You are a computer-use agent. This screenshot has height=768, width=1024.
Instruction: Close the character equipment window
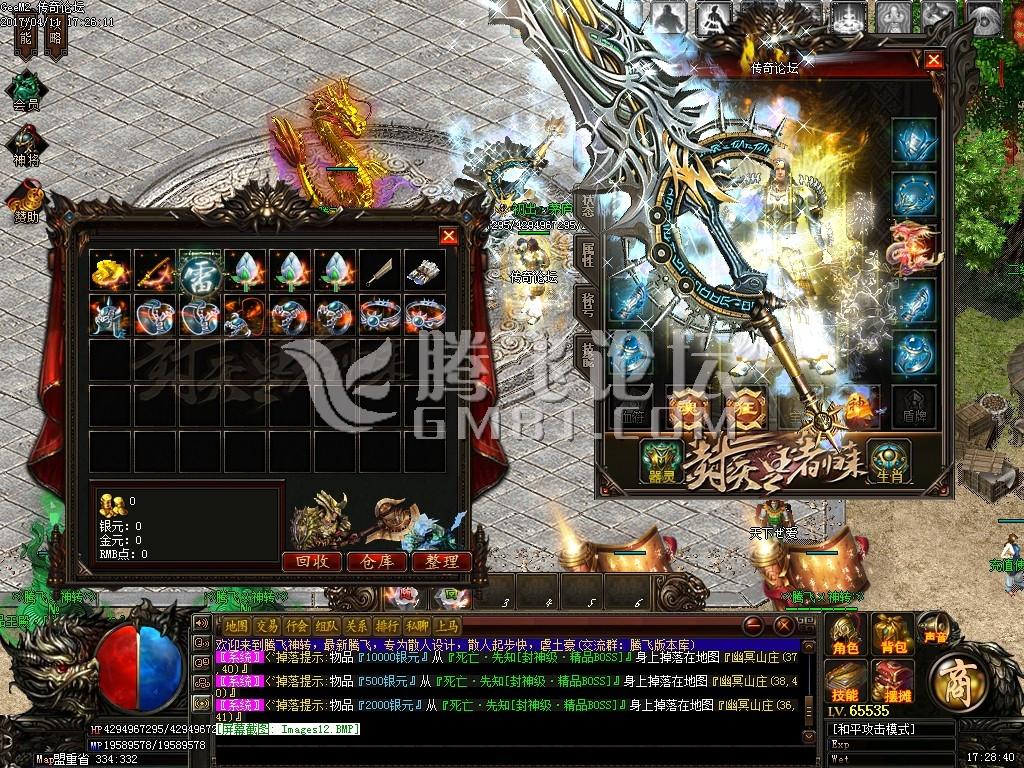pyautogui.click(x=933, y=60)
